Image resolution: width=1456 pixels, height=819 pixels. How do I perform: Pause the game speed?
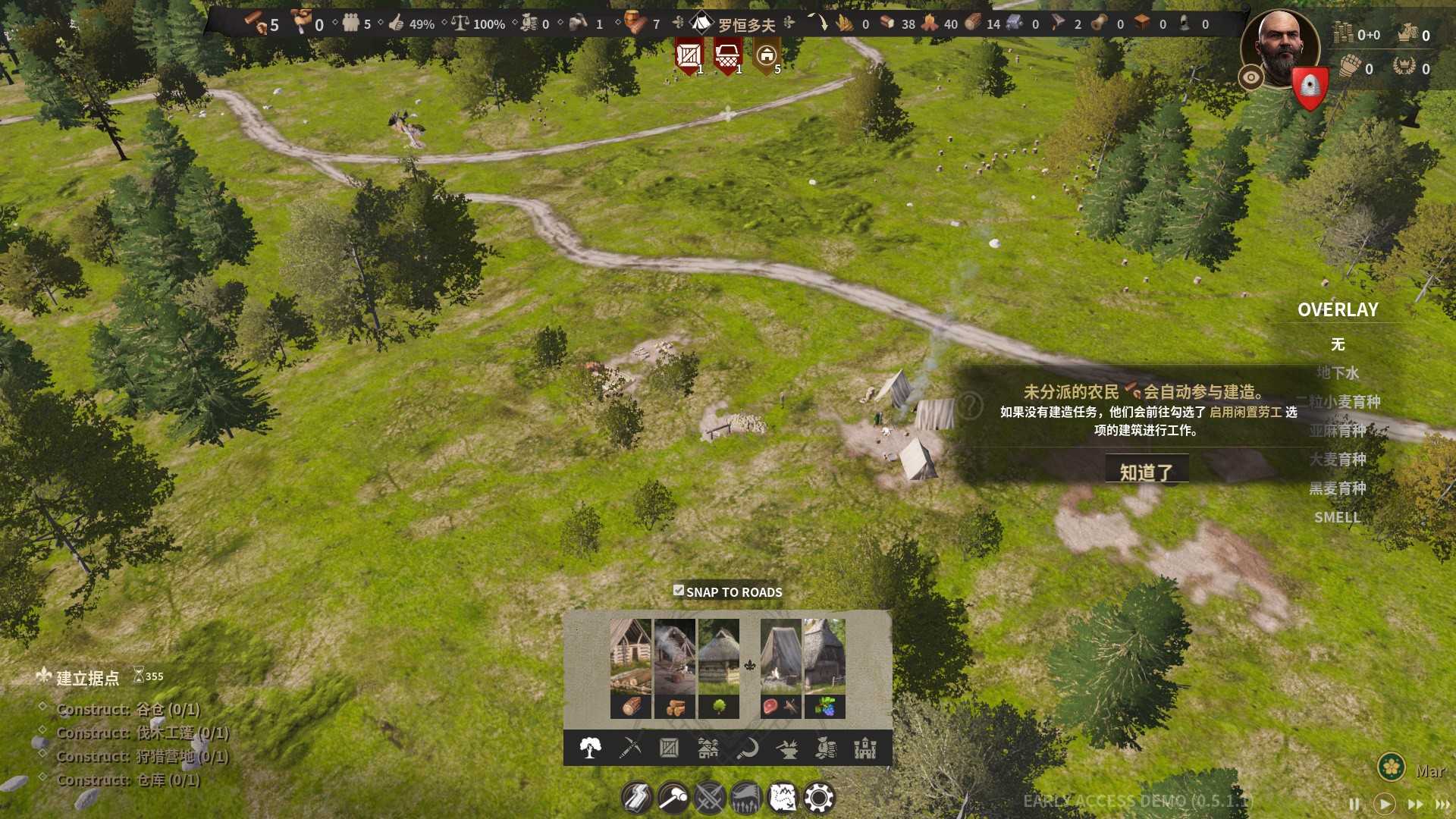coord(1354,804)
